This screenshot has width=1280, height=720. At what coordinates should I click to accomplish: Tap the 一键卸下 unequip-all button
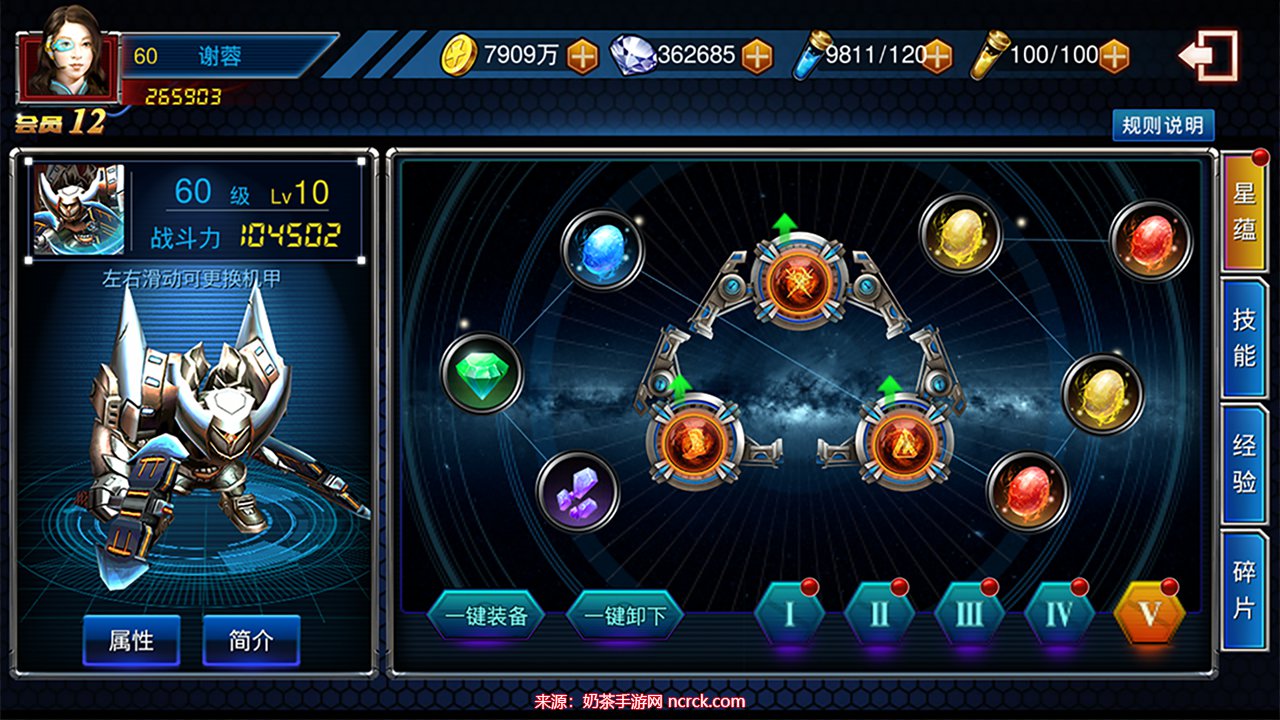[625, 615]
